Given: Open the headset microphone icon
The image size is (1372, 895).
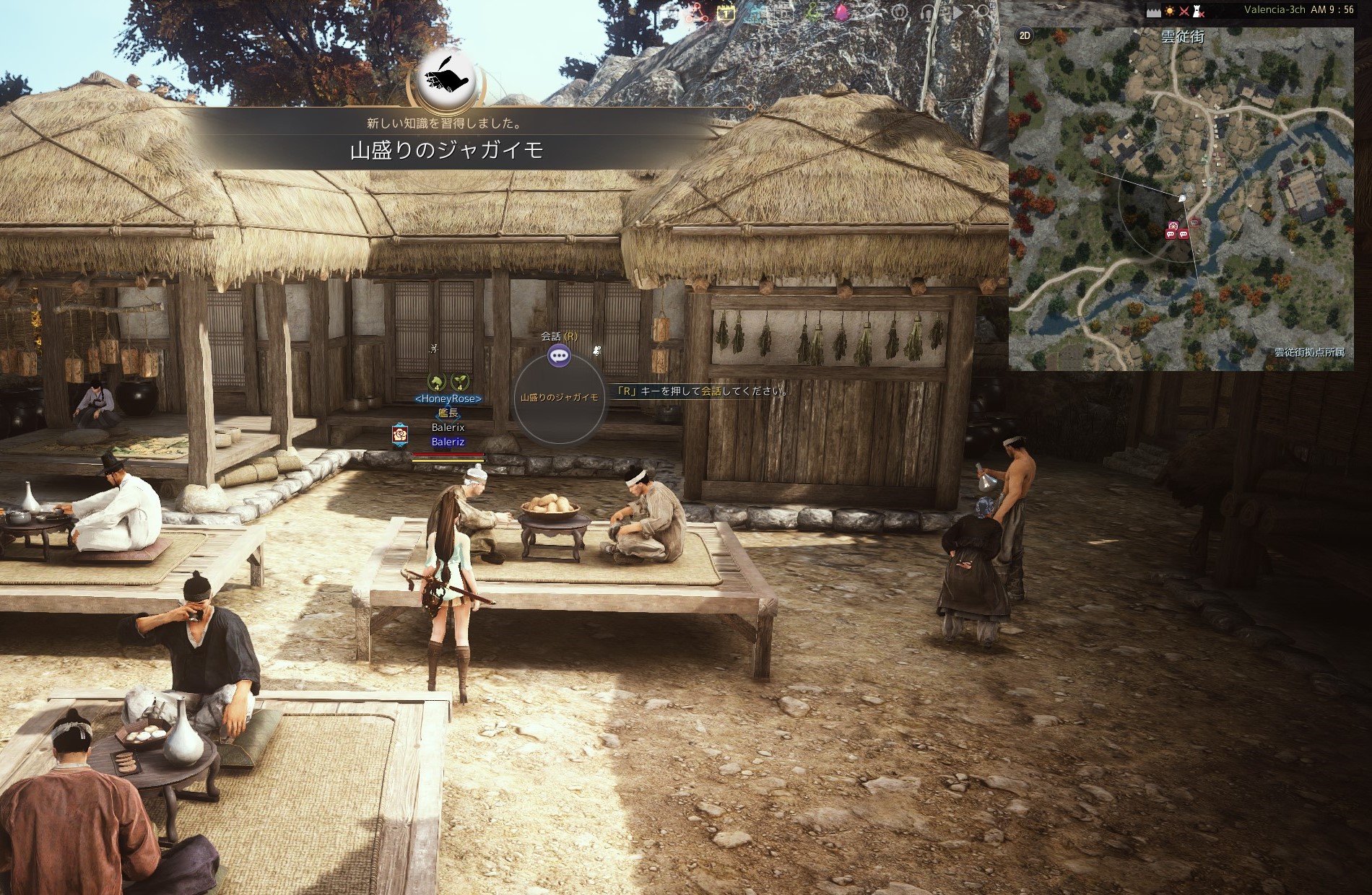Looking at the screenshot, I should coord(928,12).
